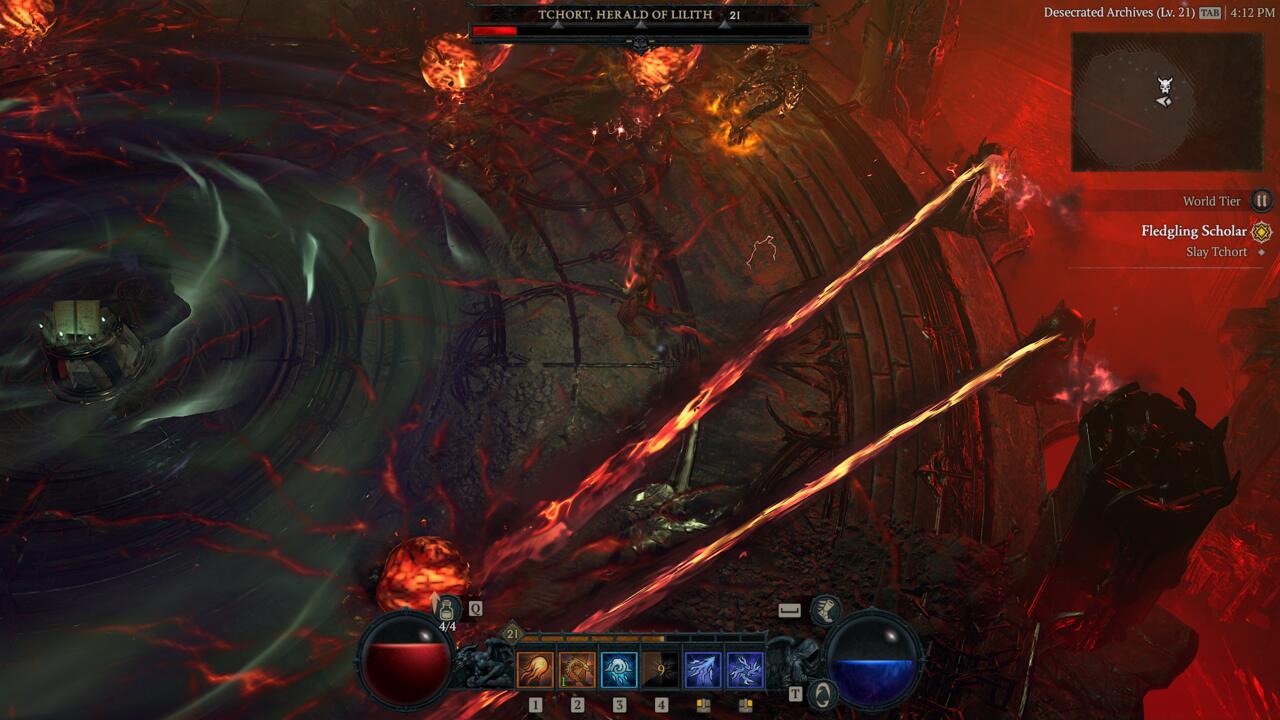
Task: Click the level 21 character badge
Action: [512, 633]
